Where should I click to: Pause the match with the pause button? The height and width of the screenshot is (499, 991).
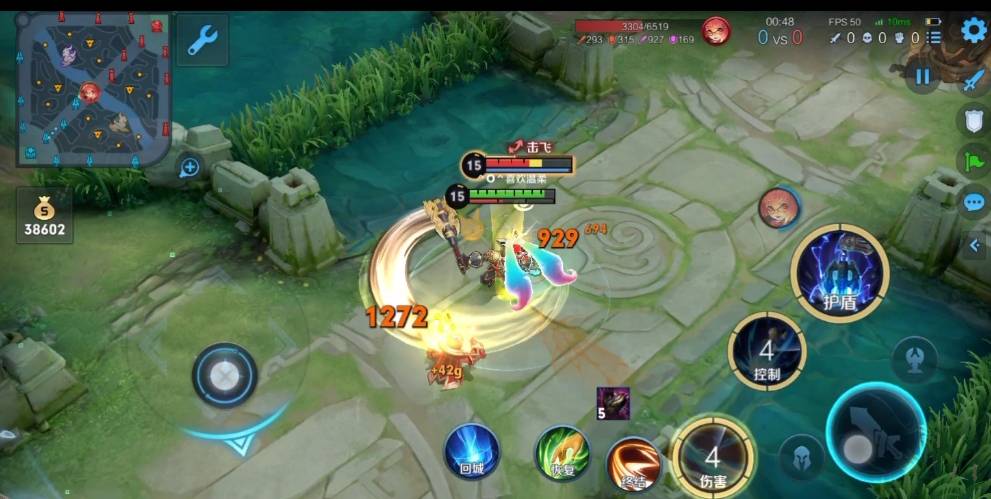coord(922,76)
